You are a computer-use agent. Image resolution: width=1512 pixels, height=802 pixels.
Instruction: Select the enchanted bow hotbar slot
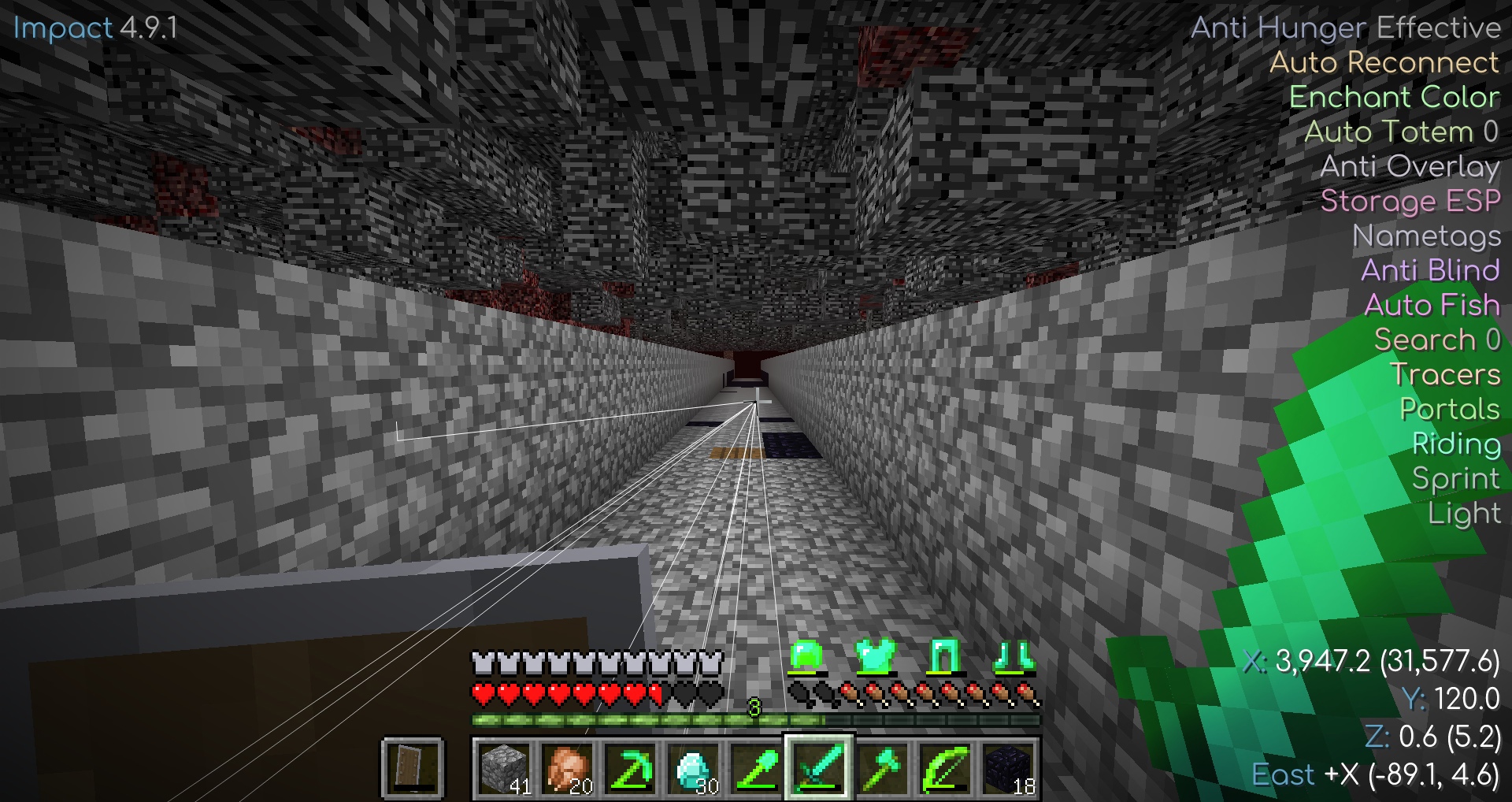945,768
